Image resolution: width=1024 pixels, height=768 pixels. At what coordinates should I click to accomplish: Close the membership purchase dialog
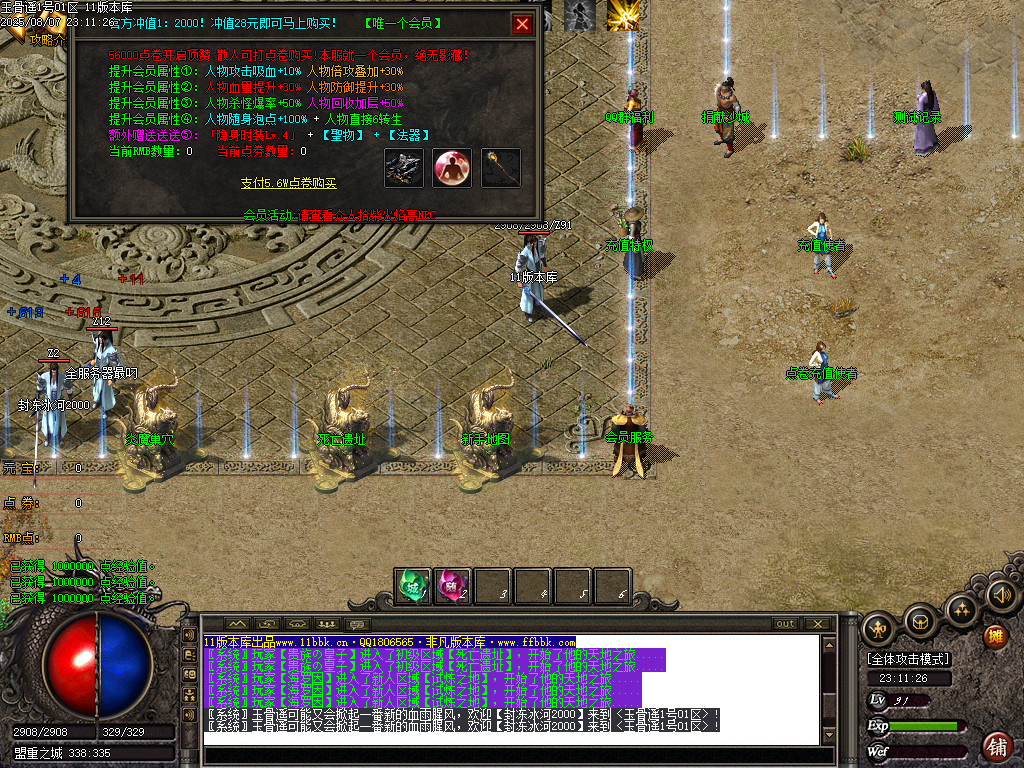pyautogui.click(x=522, y=24)
